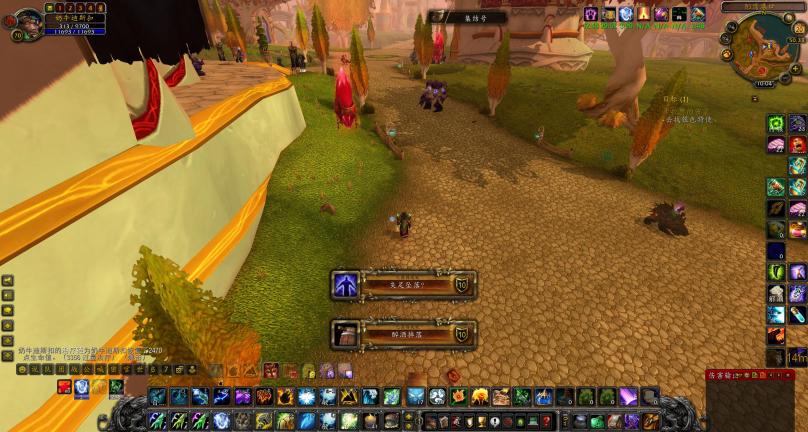Cast the yellow flower spell on the action bar
Image resolution: width=808 pixels, height=432 pixels.
(479, 397)
